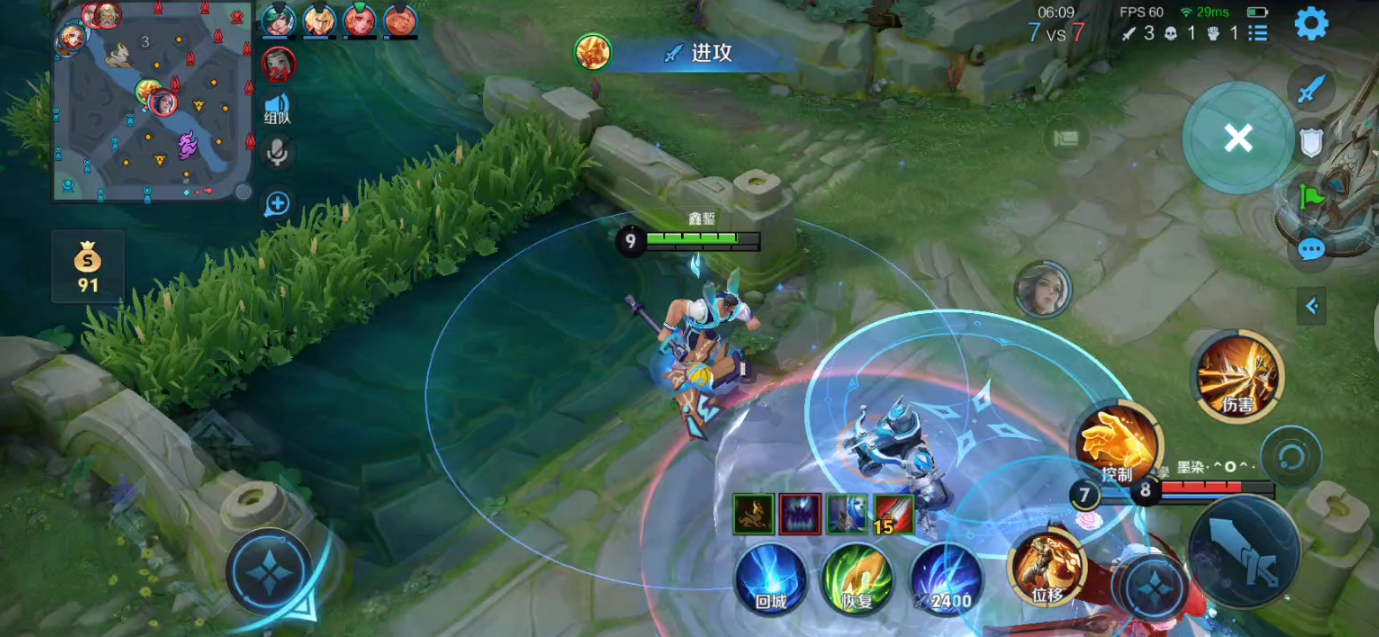Open the quick chat plus bubble
Image resolution: width=1379 pixels, height=637 pixels.
point(277,204)
